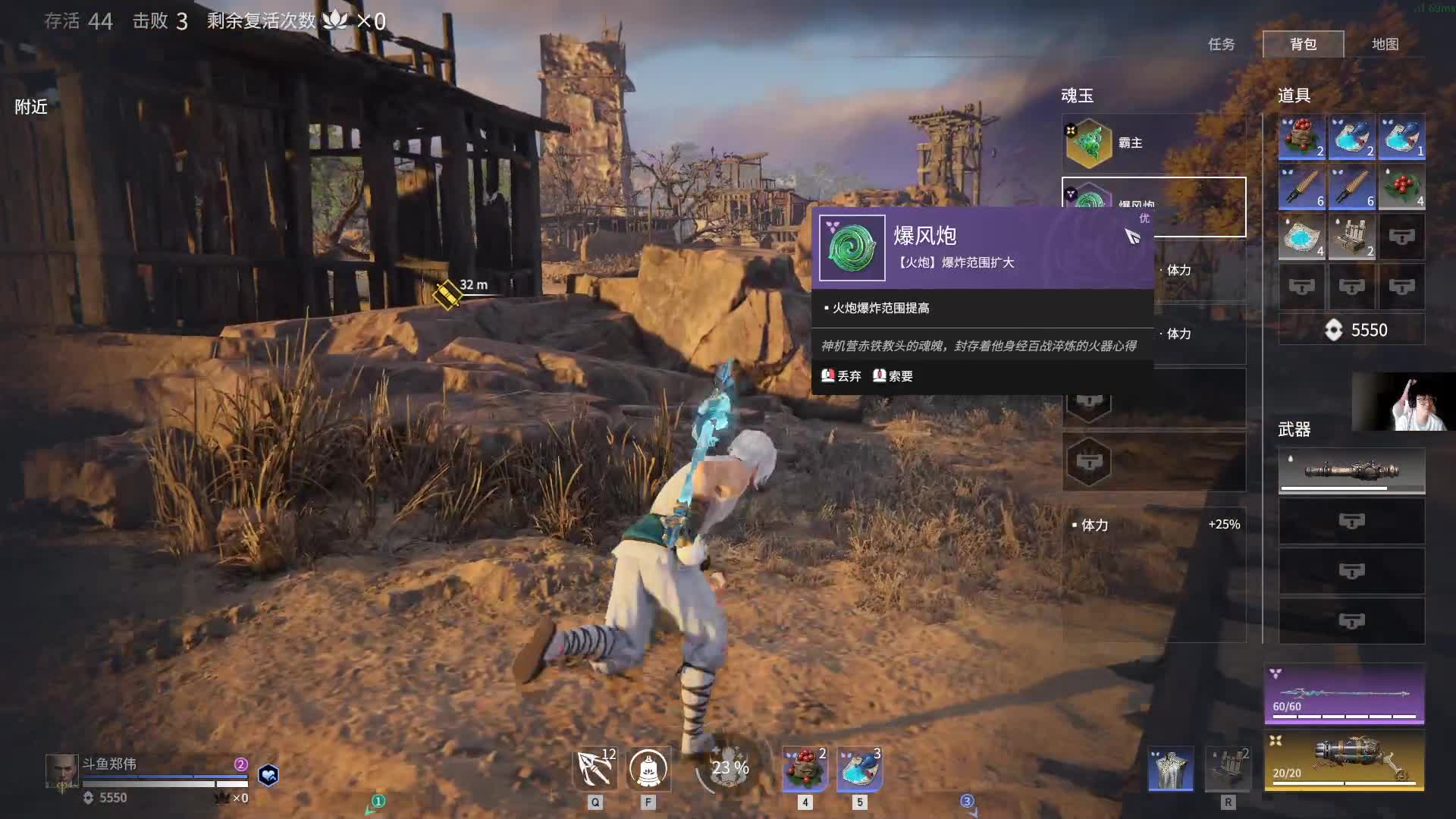Click the 斗鱼郑伟 player portrait
1456x819 pixels.
[x=61, y=771]
